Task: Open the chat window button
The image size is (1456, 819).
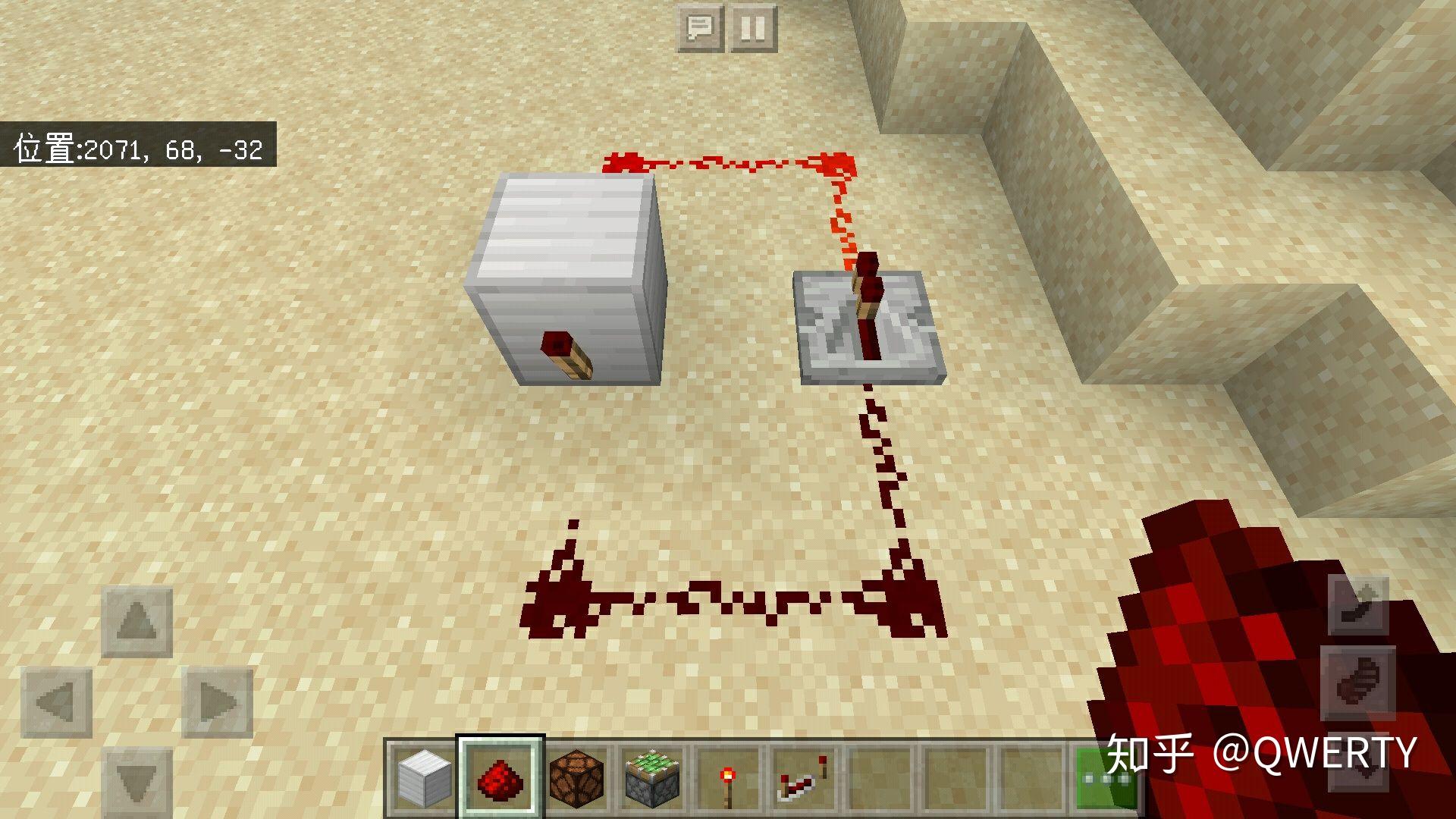Action: click(699, 29)
